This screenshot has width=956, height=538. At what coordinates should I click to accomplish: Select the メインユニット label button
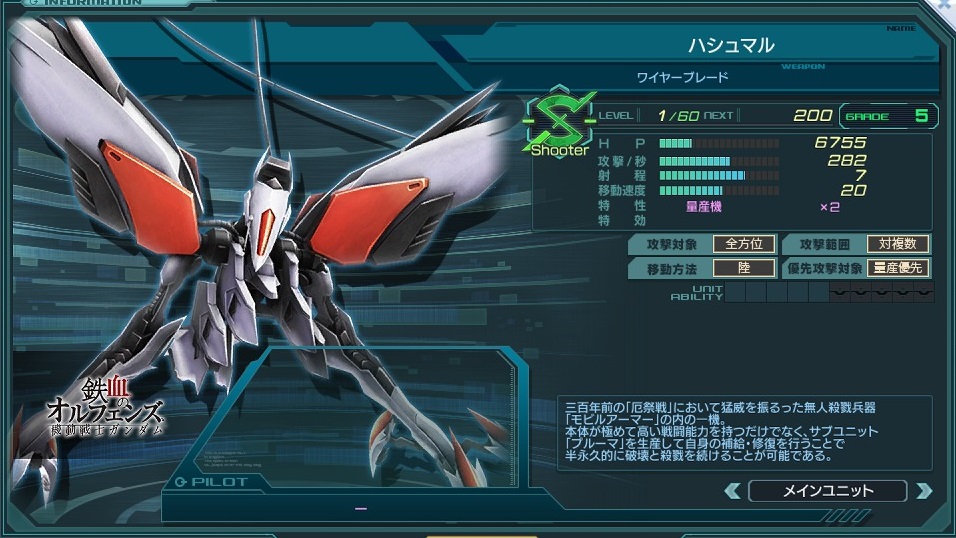pyautogui.click(x=827, y=491)
